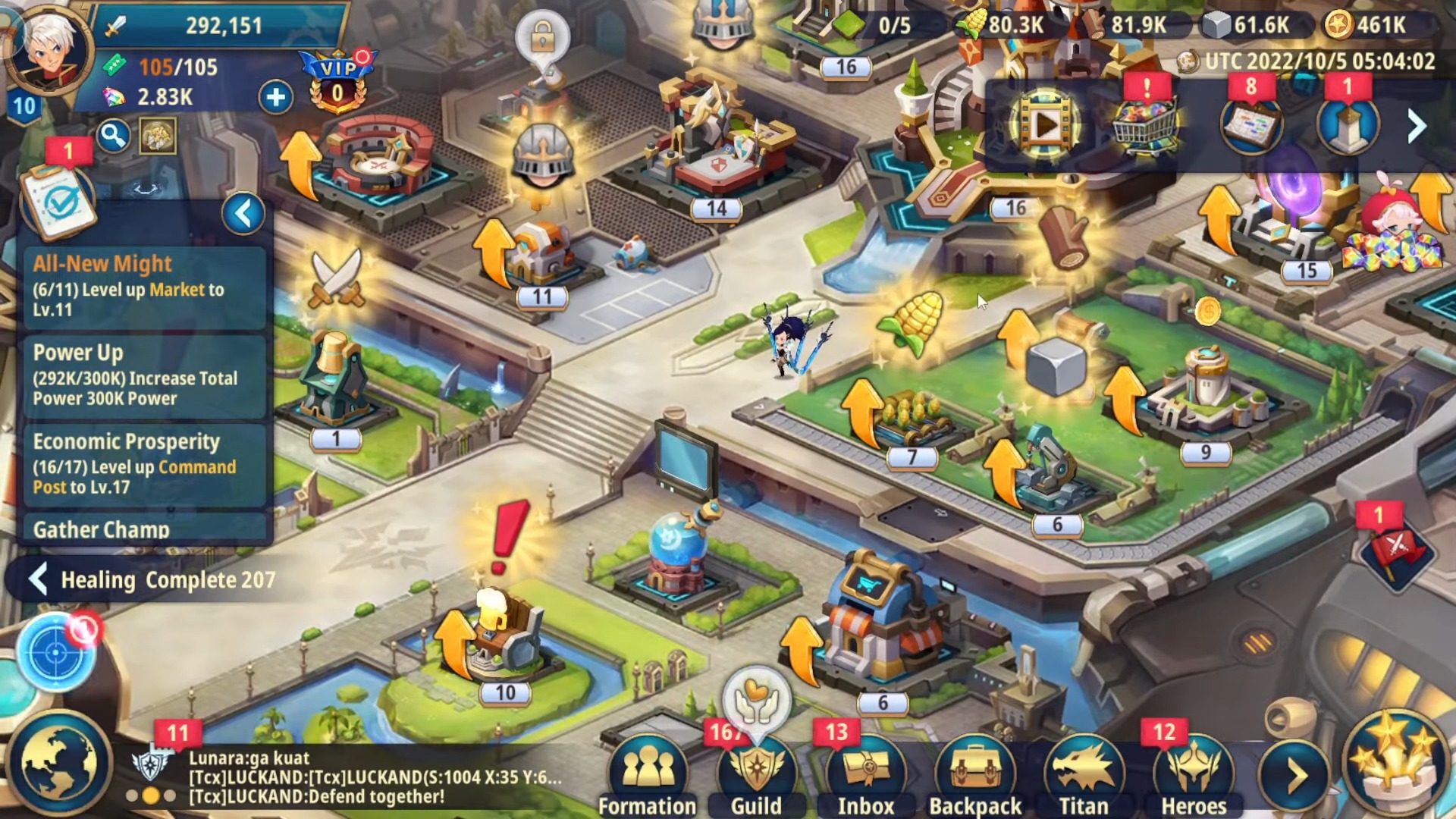Viewport: 1456px width, 819px height.
Task: Open the chat message box
Action: click(x=375, y=777)
